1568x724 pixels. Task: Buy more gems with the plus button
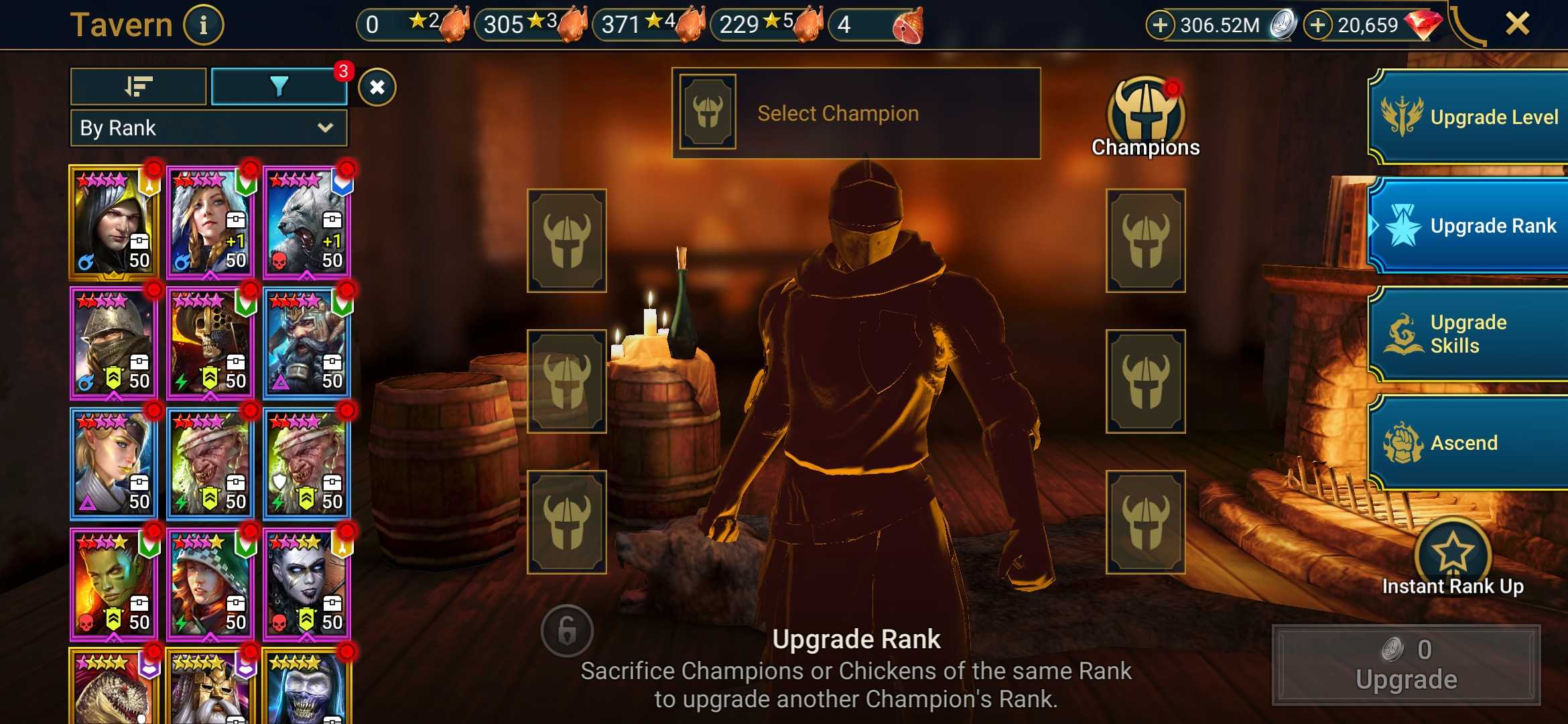pos(1317,25)
